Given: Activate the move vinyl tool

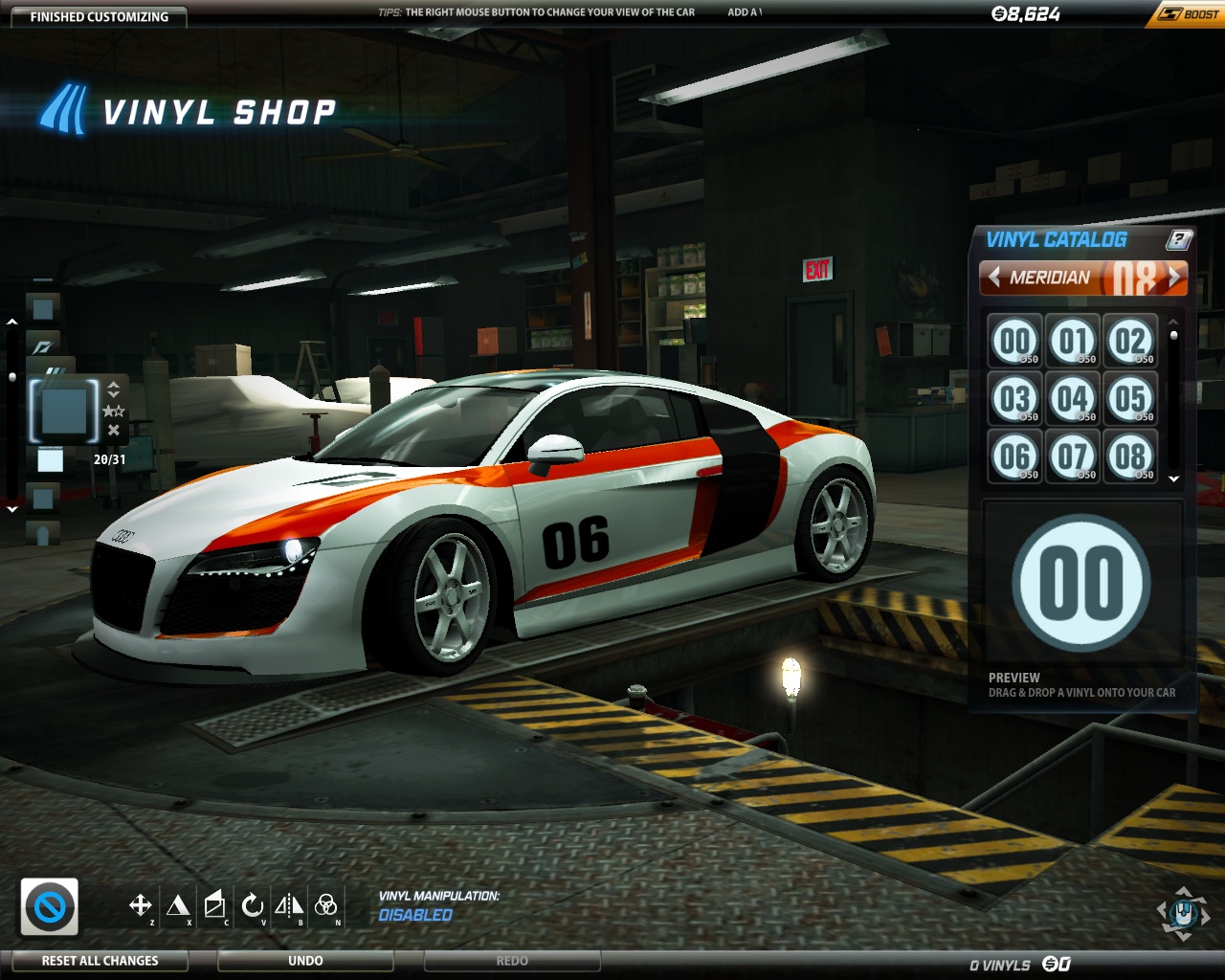Looking at the screenshot, I should [x=140, y=904].
